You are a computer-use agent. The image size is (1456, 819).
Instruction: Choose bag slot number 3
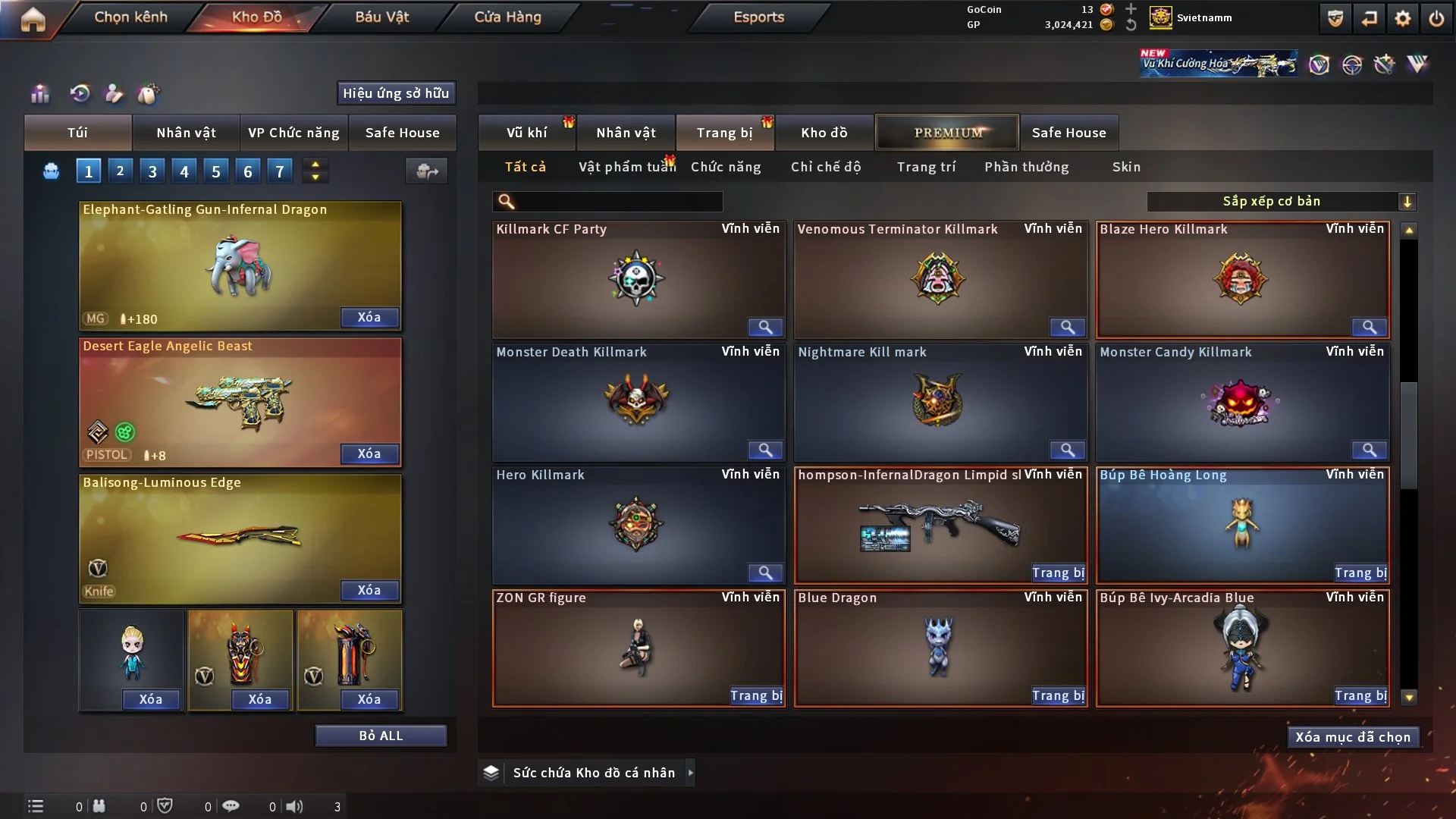point(152,171)
